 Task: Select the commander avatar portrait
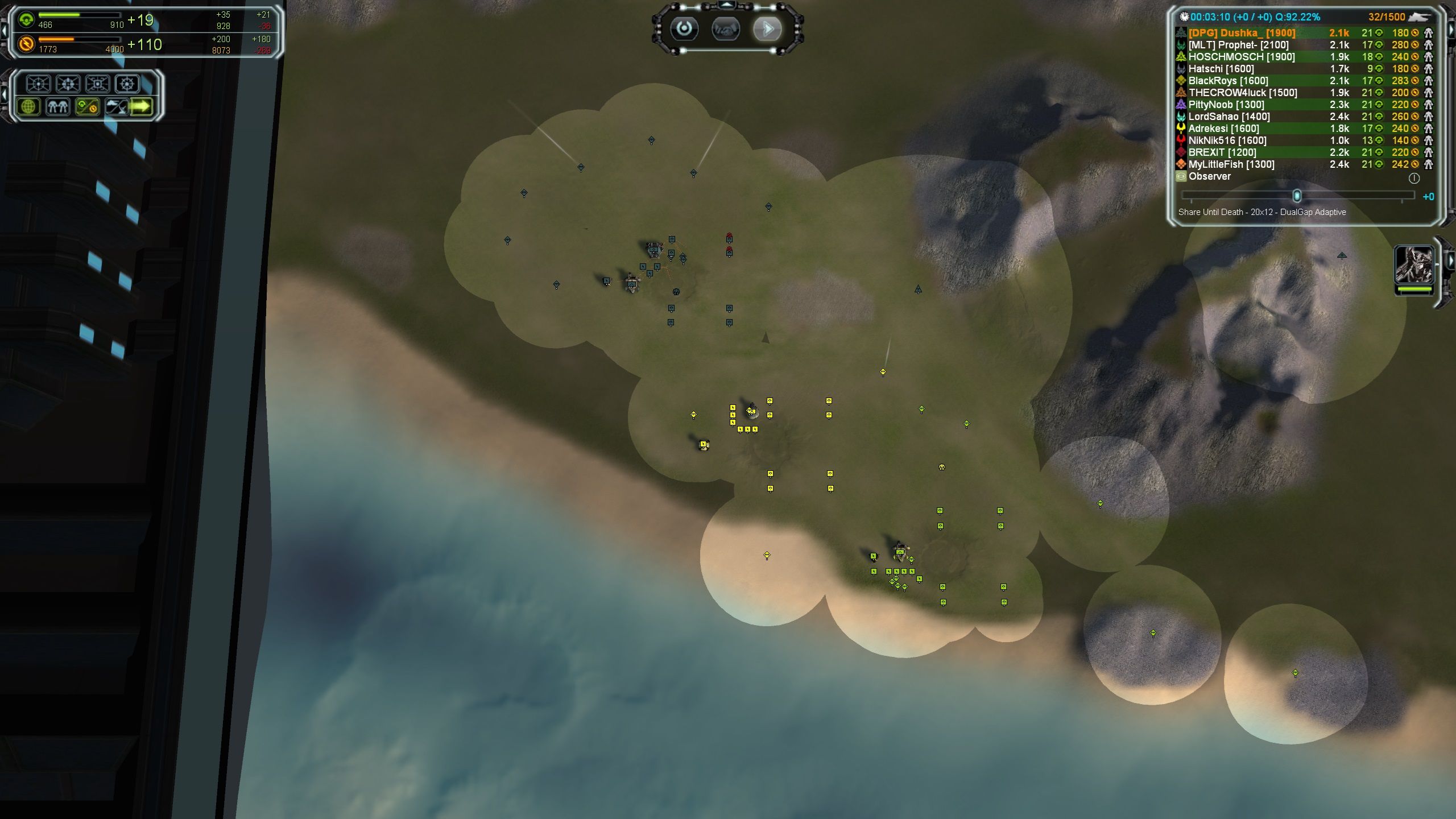point(1414,265)
